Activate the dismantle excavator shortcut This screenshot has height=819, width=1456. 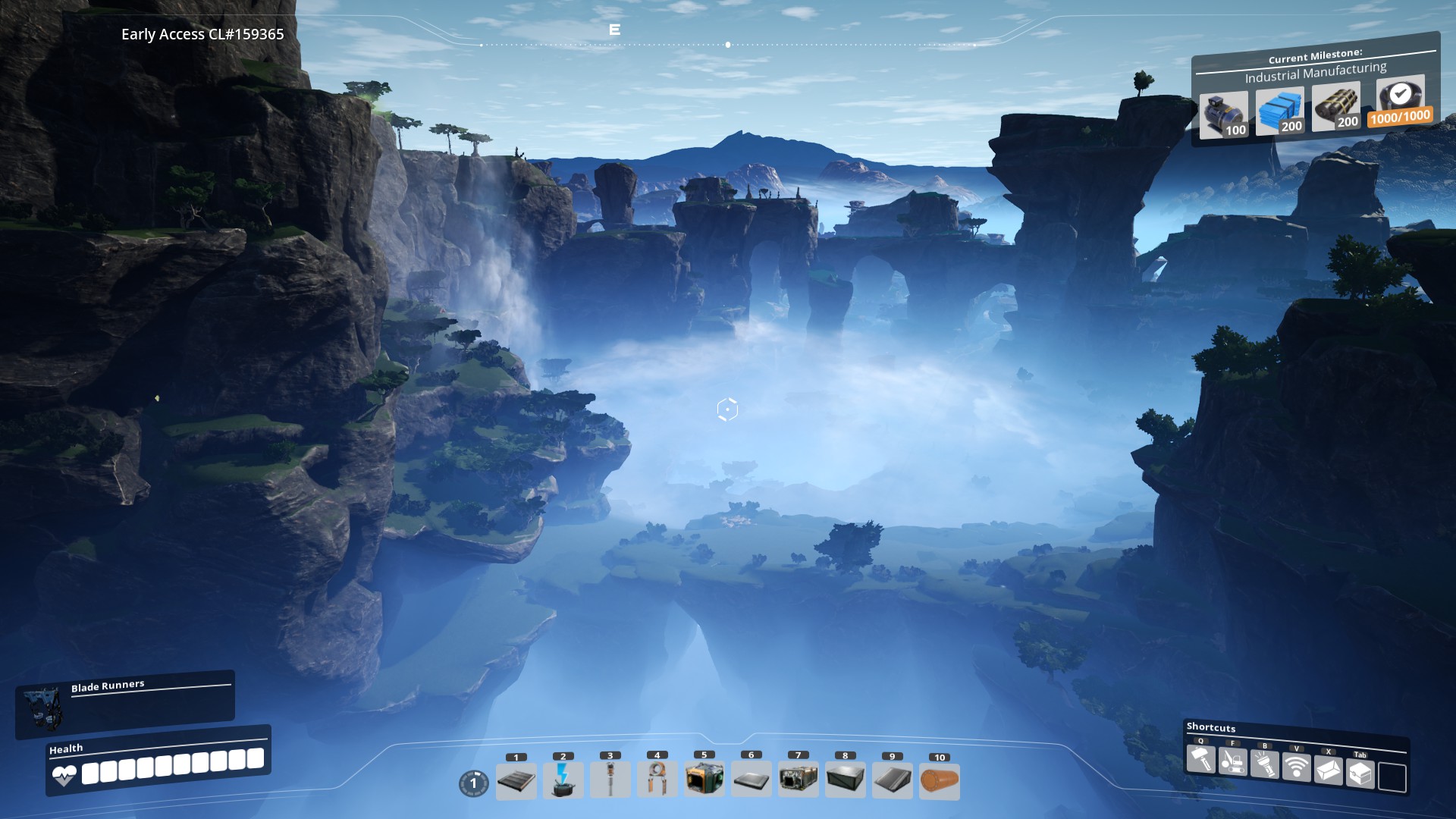(x=1232, y=761)
